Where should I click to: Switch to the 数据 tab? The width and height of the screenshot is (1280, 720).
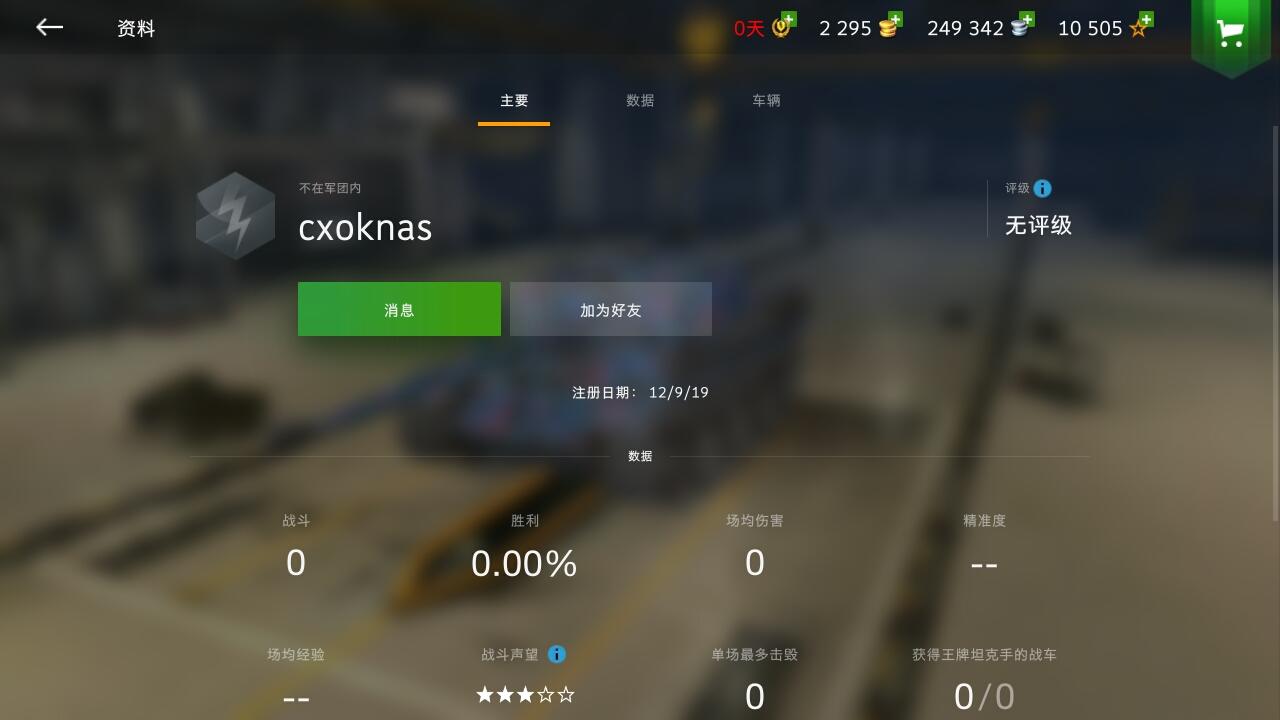pyautogui.click(x=640, y=100)
